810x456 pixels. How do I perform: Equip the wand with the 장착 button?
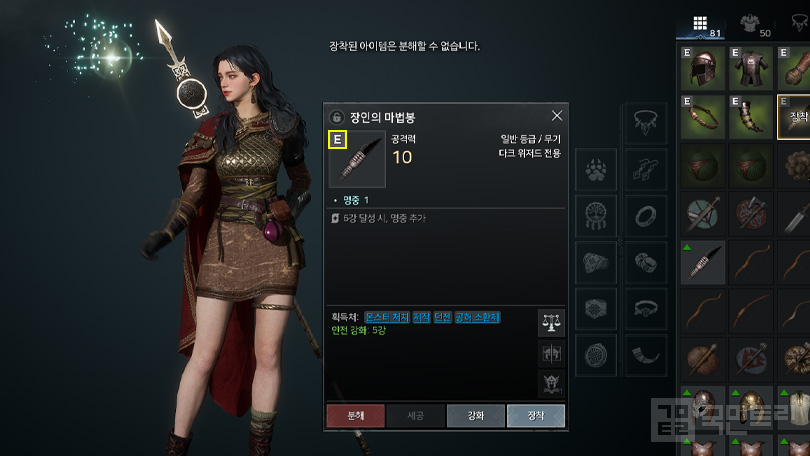click(536, 415)
